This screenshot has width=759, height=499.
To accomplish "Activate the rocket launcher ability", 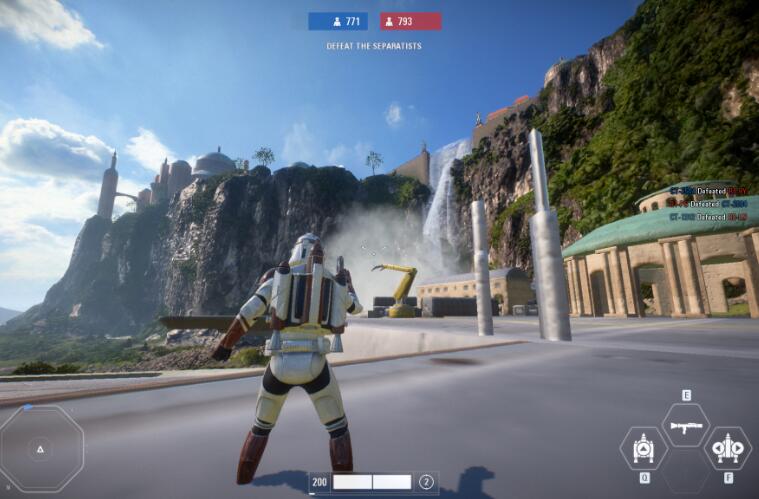I will (685, 426).
